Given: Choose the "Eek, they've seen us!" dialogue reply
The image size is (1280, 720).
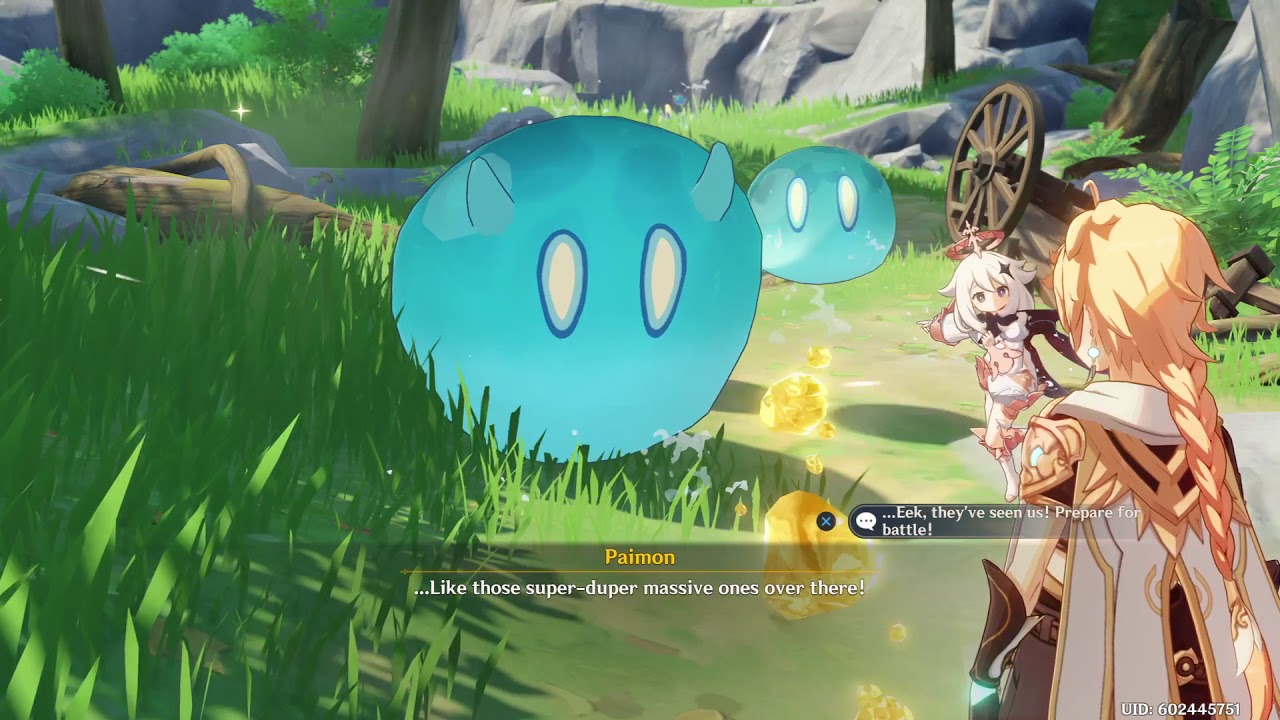Looking at the screenshot, I should click(x=1000, y=521).
